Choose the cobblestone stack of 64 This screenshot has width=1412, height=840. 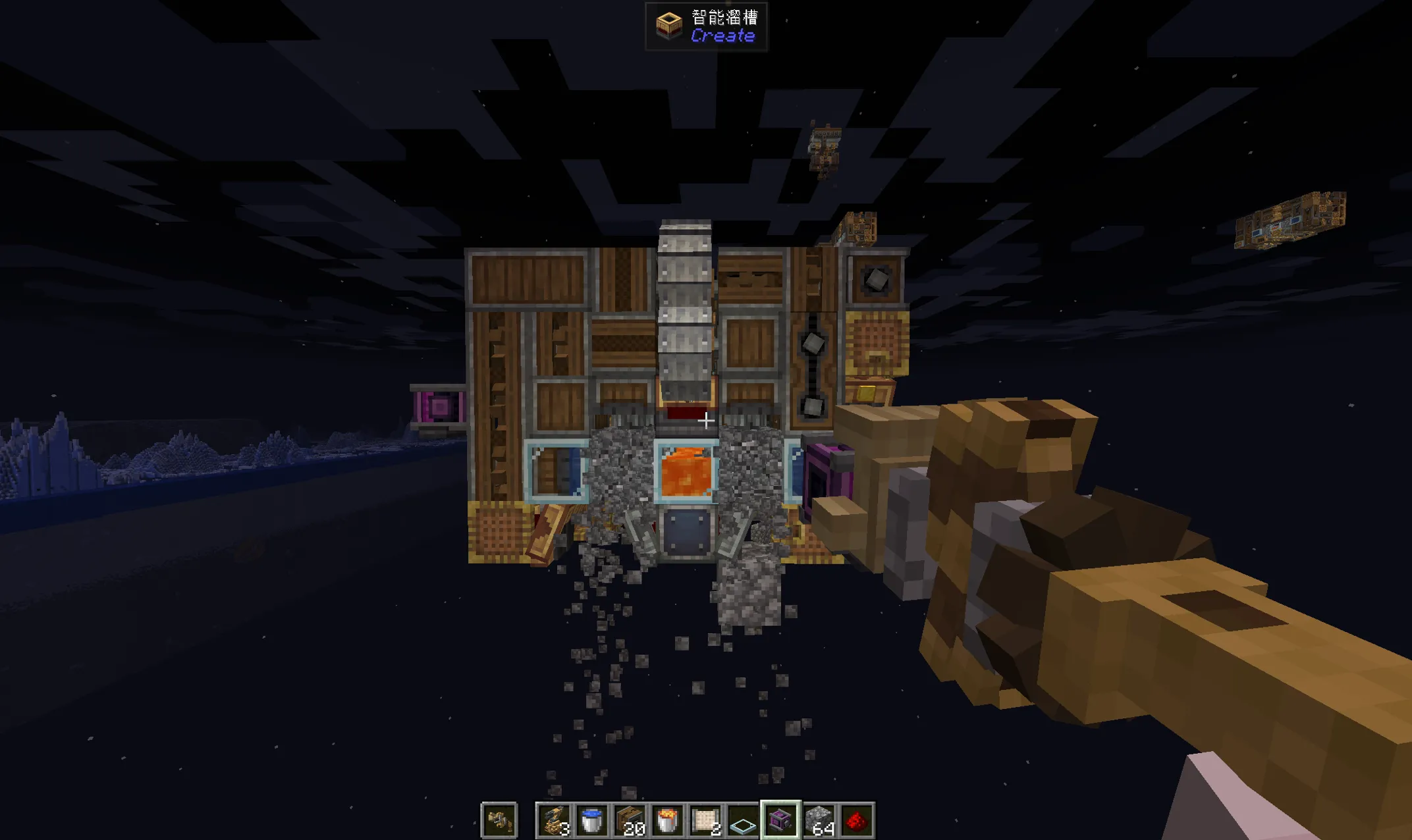[x=819, y=820]
